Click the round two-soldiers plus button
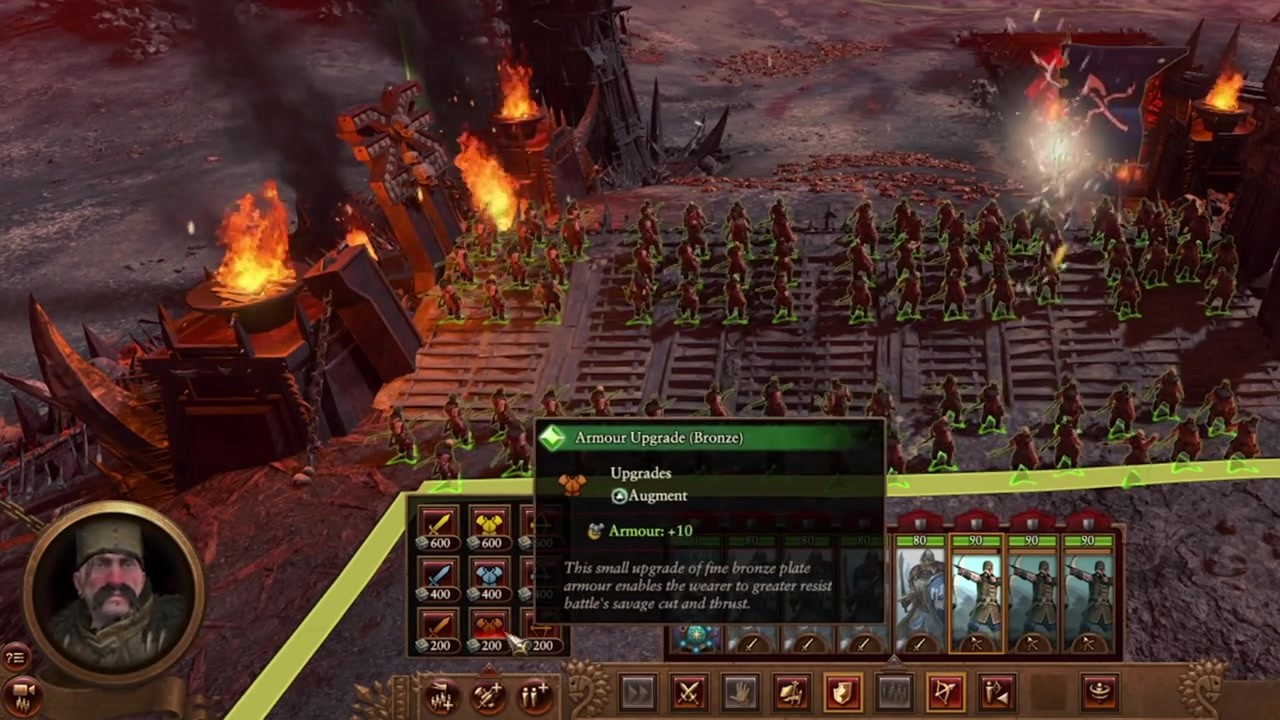Viewport: 1280px width, 720px height. click(535, 695)
